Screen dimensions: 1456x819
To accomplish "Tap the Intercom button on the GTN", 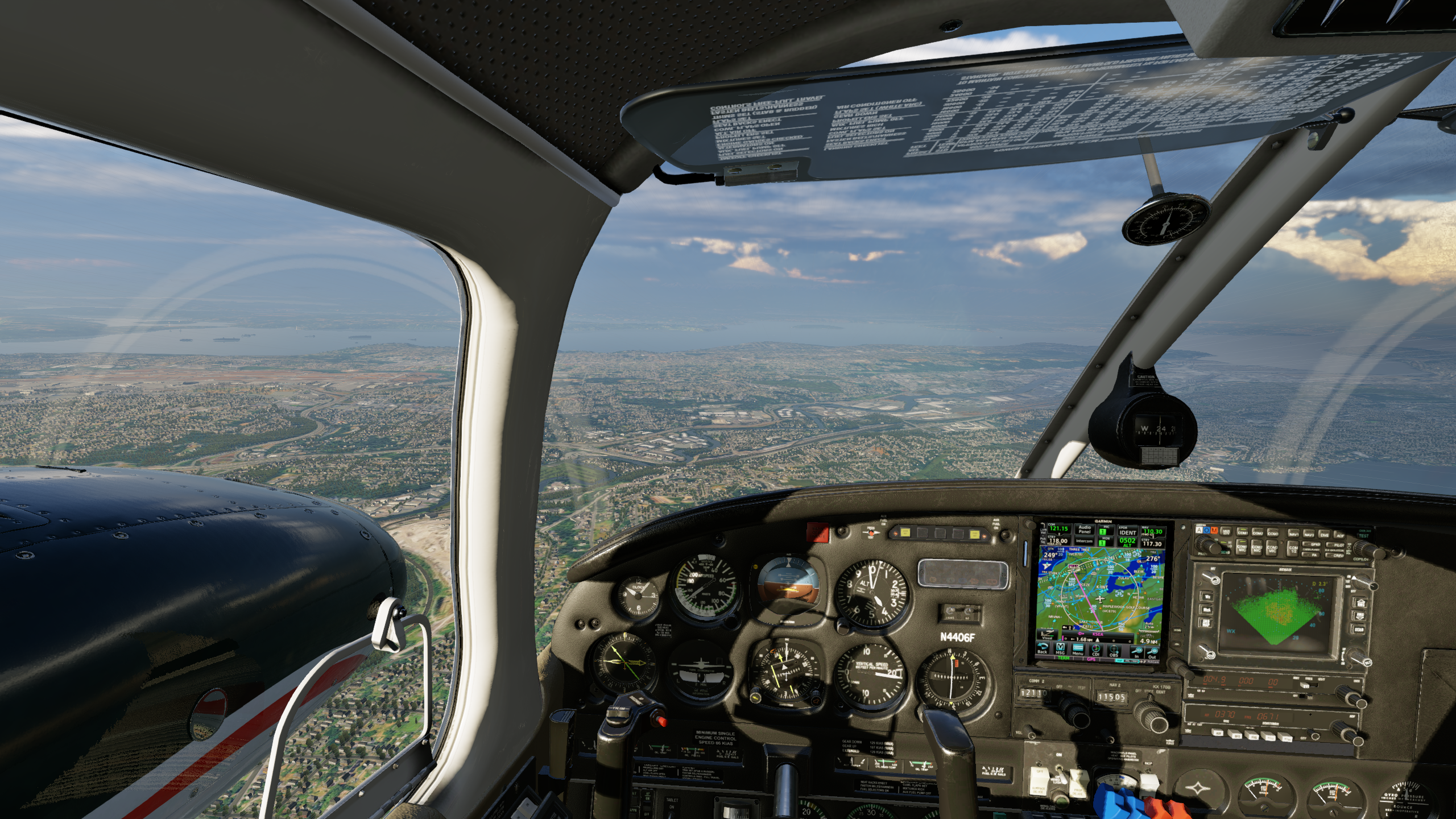I will coord(1085,541).
